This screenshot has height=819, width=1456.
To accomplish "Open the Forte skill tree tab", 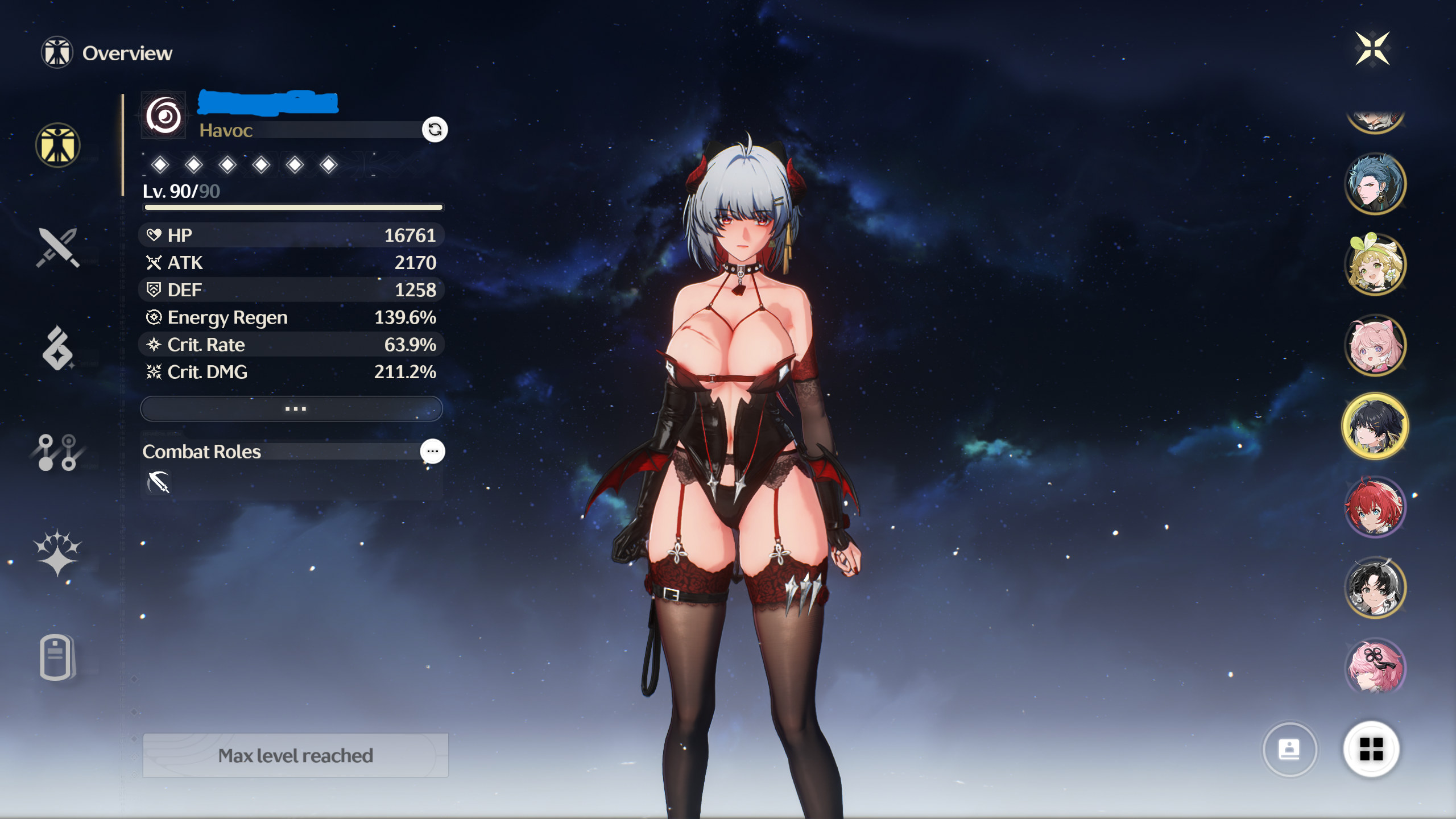I will [57, 453].
